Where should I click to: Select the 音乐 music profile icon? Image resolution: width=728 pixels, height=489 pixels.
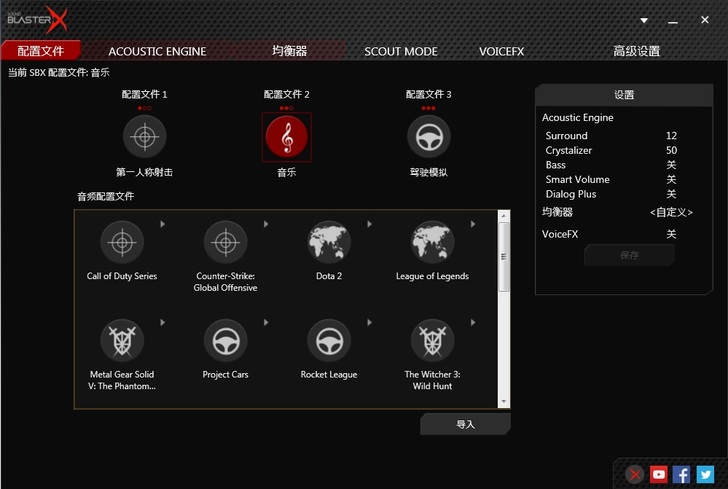tap(287, 137)
